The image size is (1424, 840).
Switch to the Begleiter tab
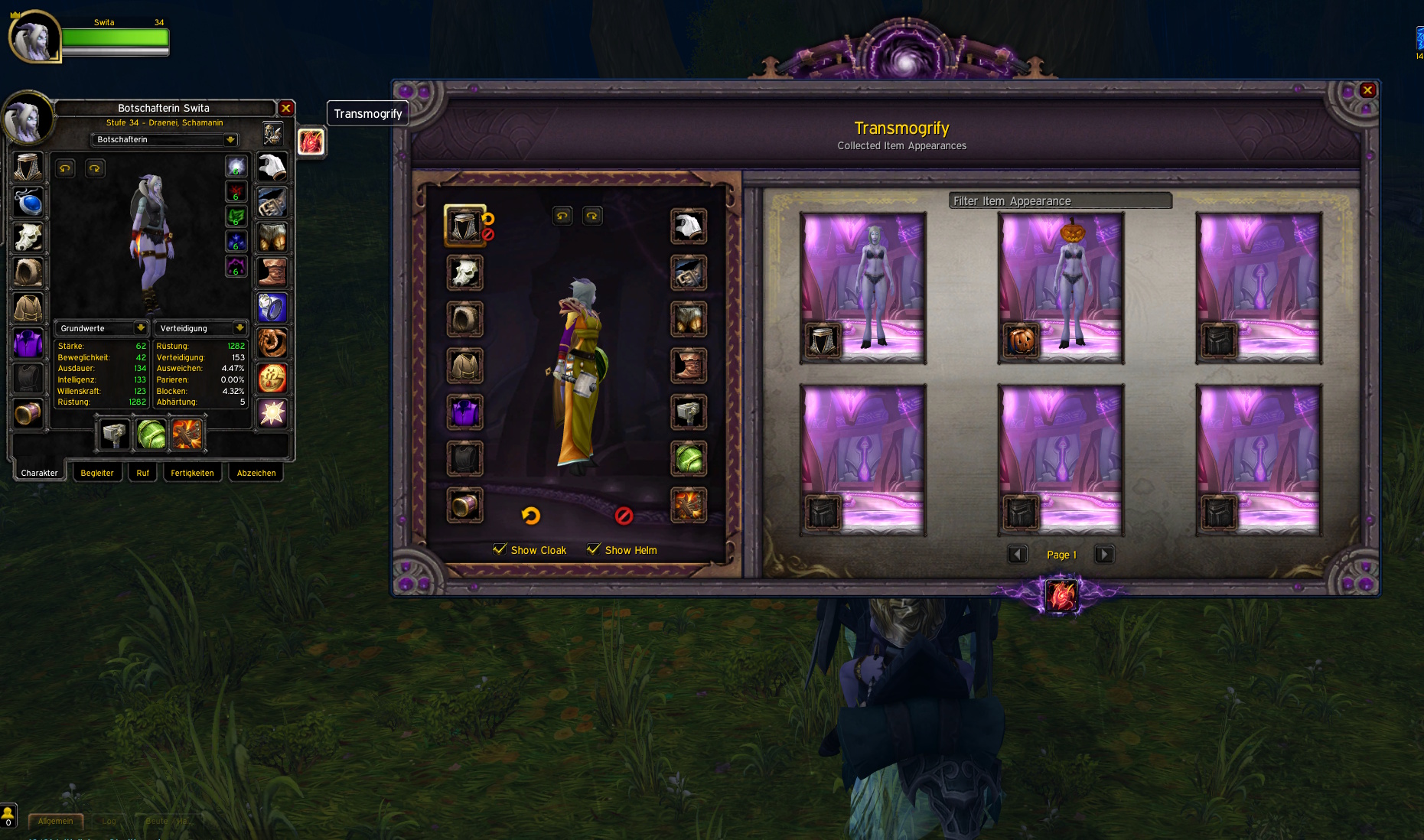click(x=97, y=473)
